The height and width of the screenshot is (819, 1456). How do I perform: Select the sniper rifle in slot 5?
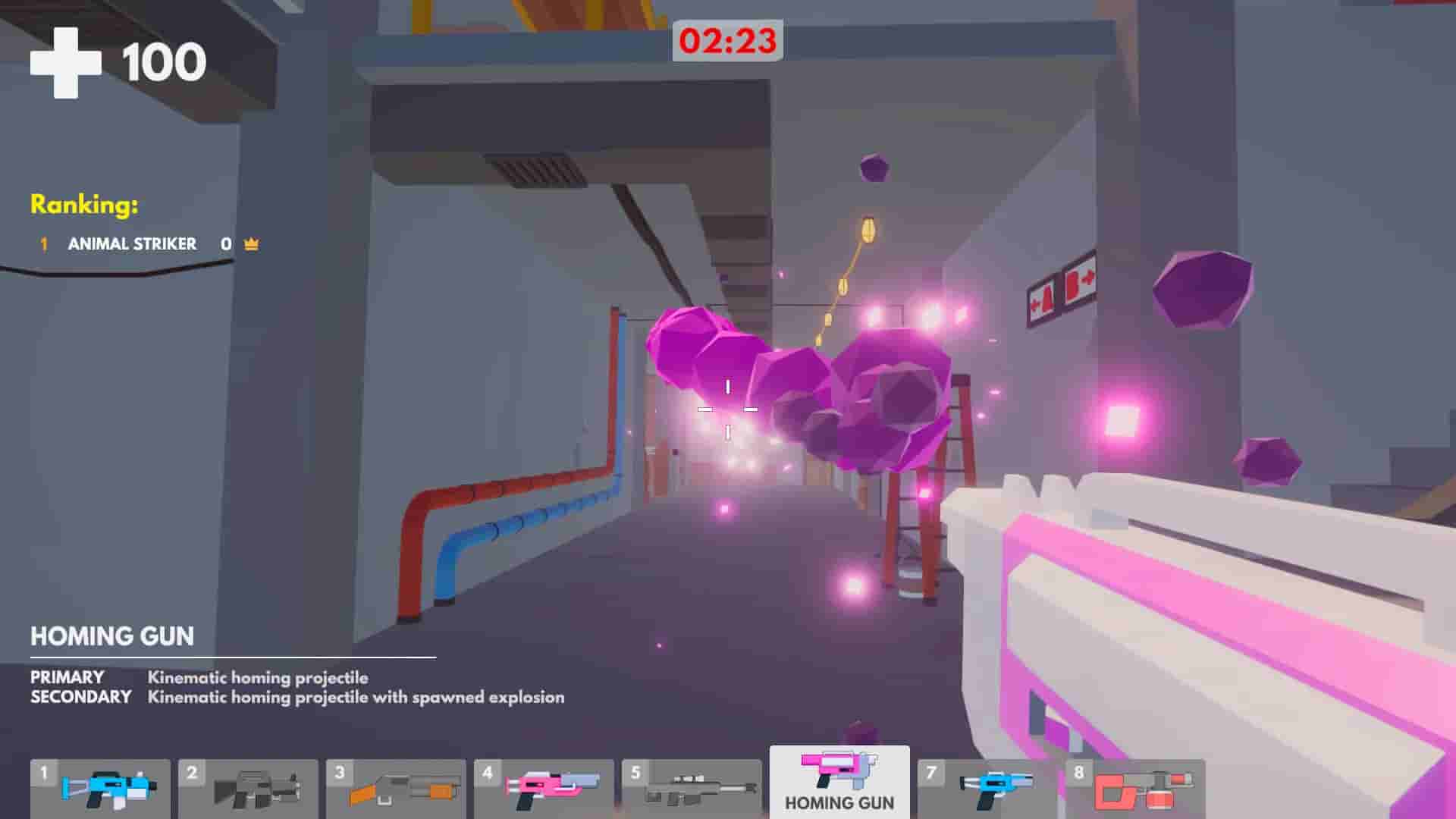694,789
